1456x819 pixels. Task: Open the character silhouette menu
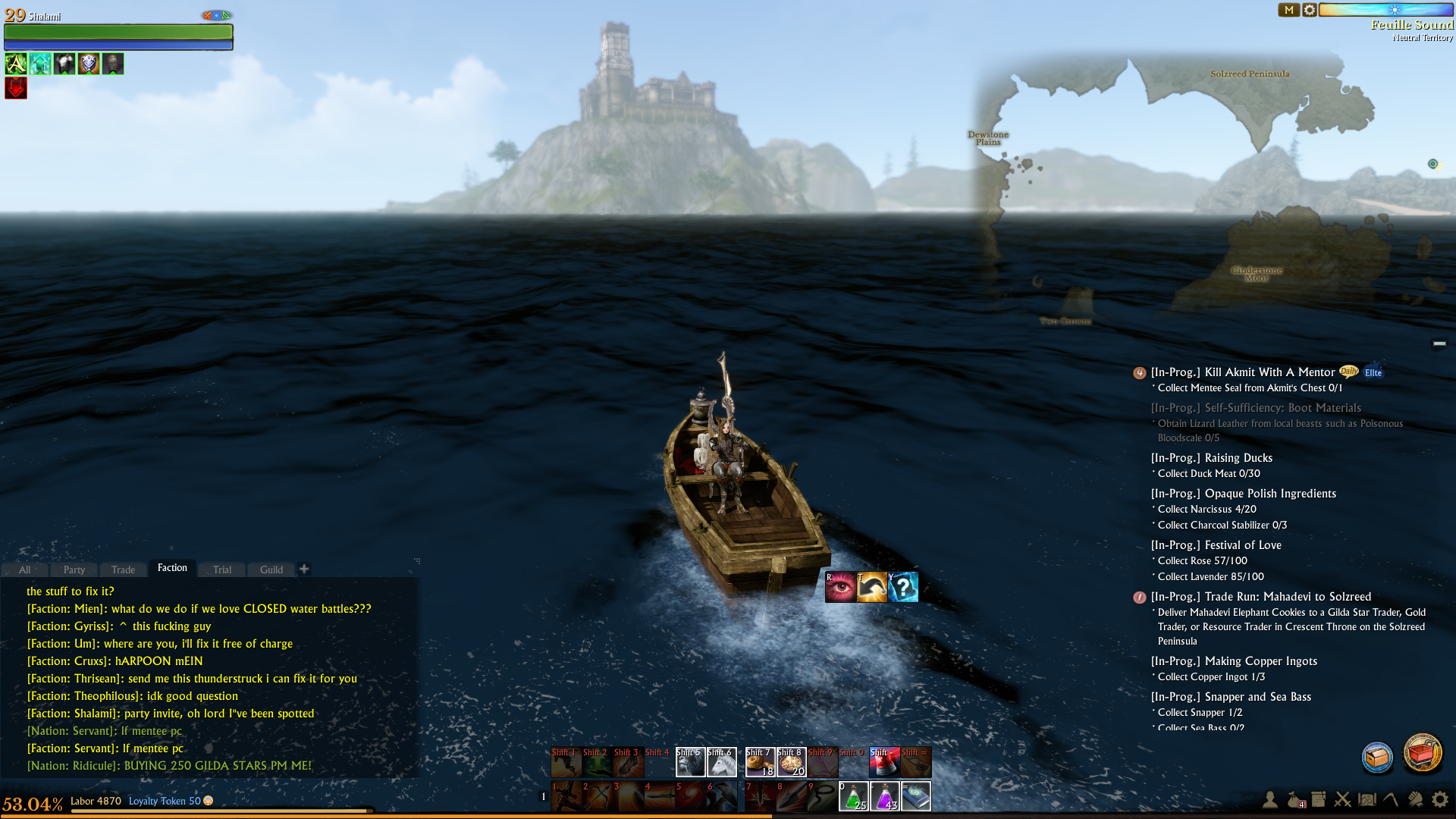pos(1270,799)
